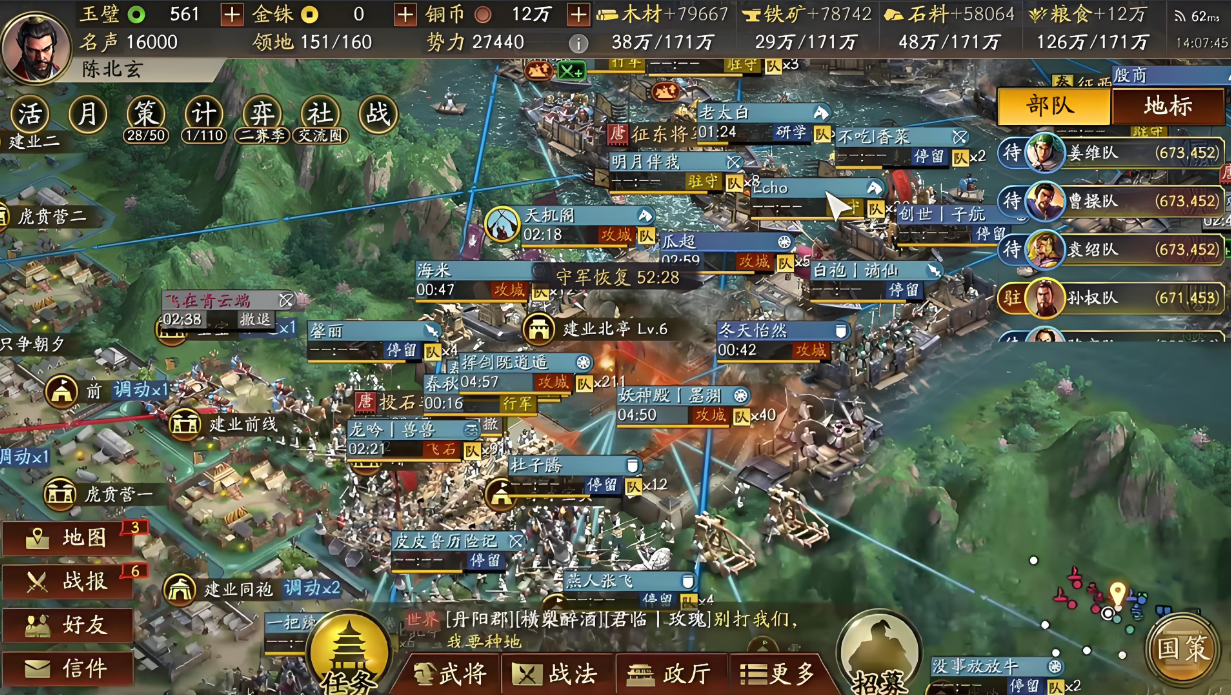1231x695 pixels.
Task: Buy more 铜币 using its plus button
Action: tap(578, 15)
